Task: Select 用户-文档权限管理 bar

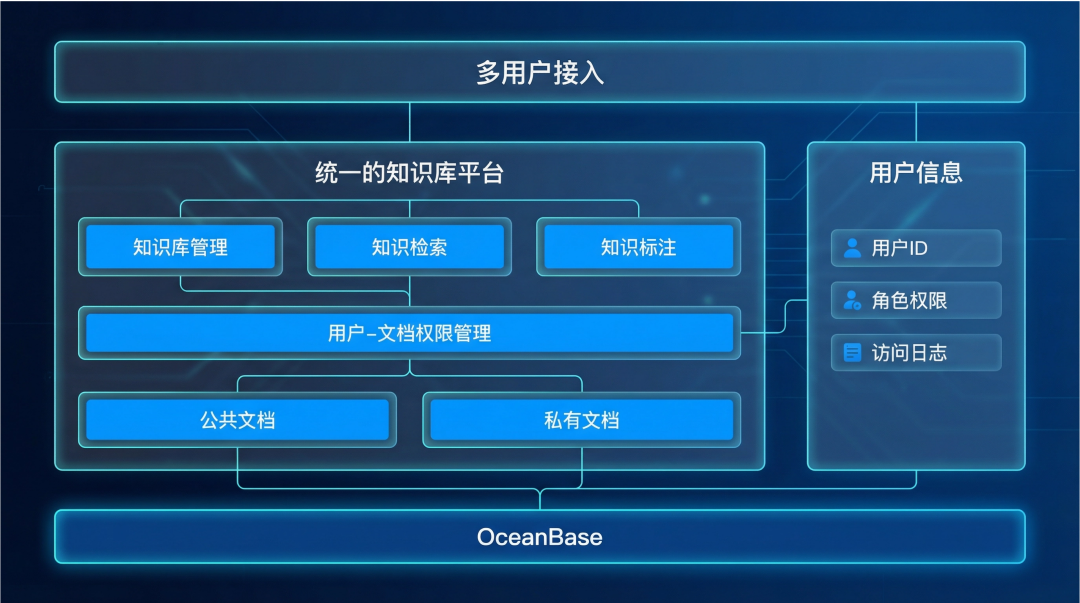Action: 409,333
